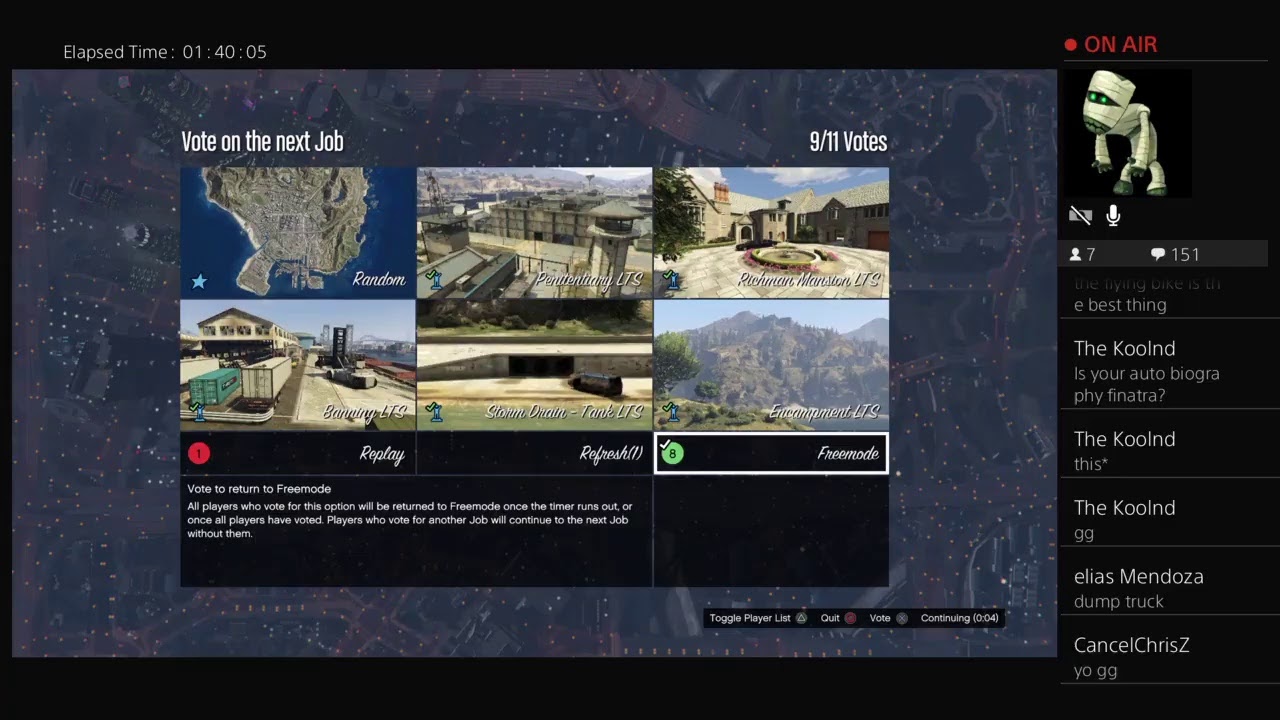Screen dimensions: 1280x720
Task: Select the Penitentiary LTS job
Action: (534, 232)
